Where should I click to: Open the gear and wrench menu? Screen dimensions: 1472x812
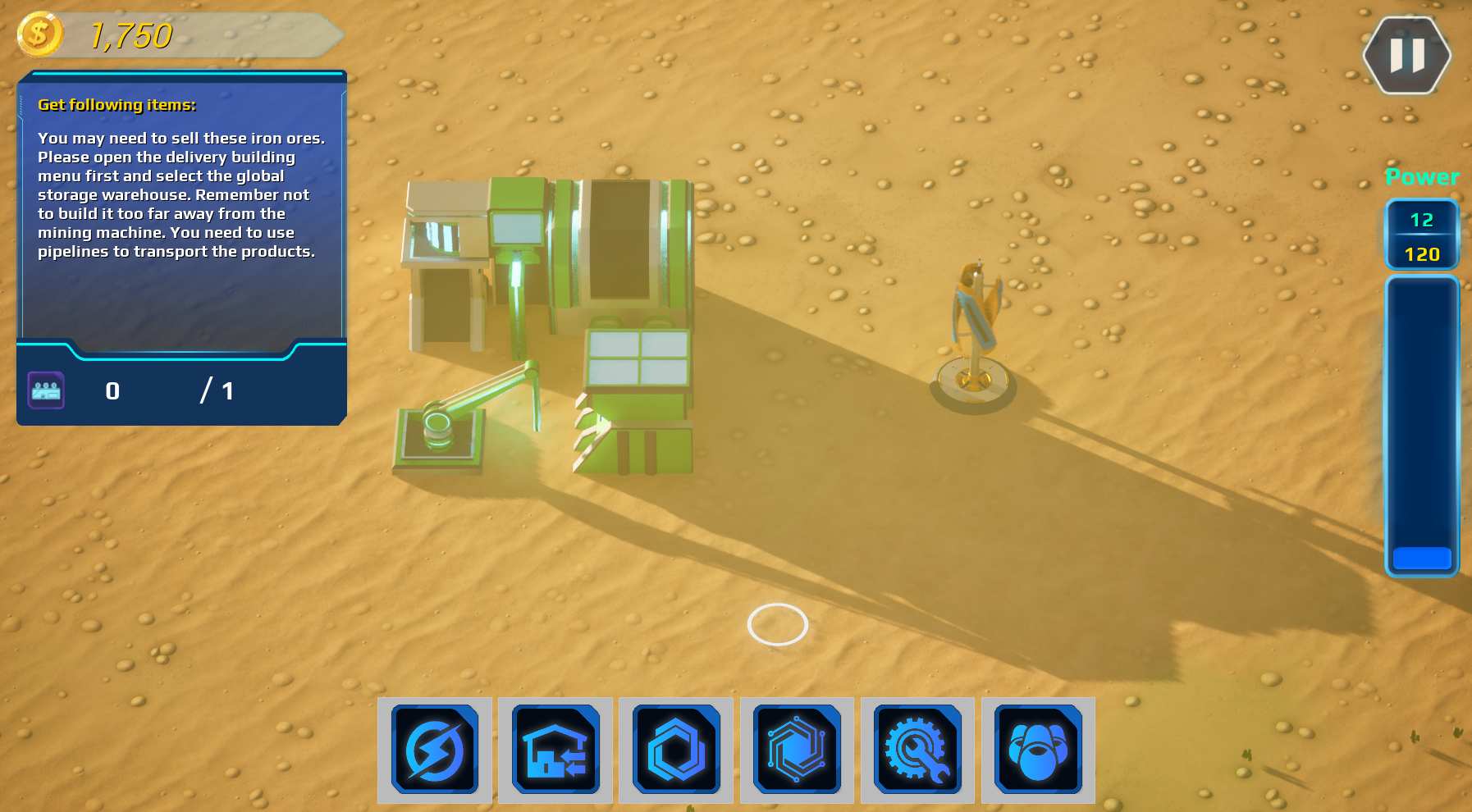(x=917, y=749)
